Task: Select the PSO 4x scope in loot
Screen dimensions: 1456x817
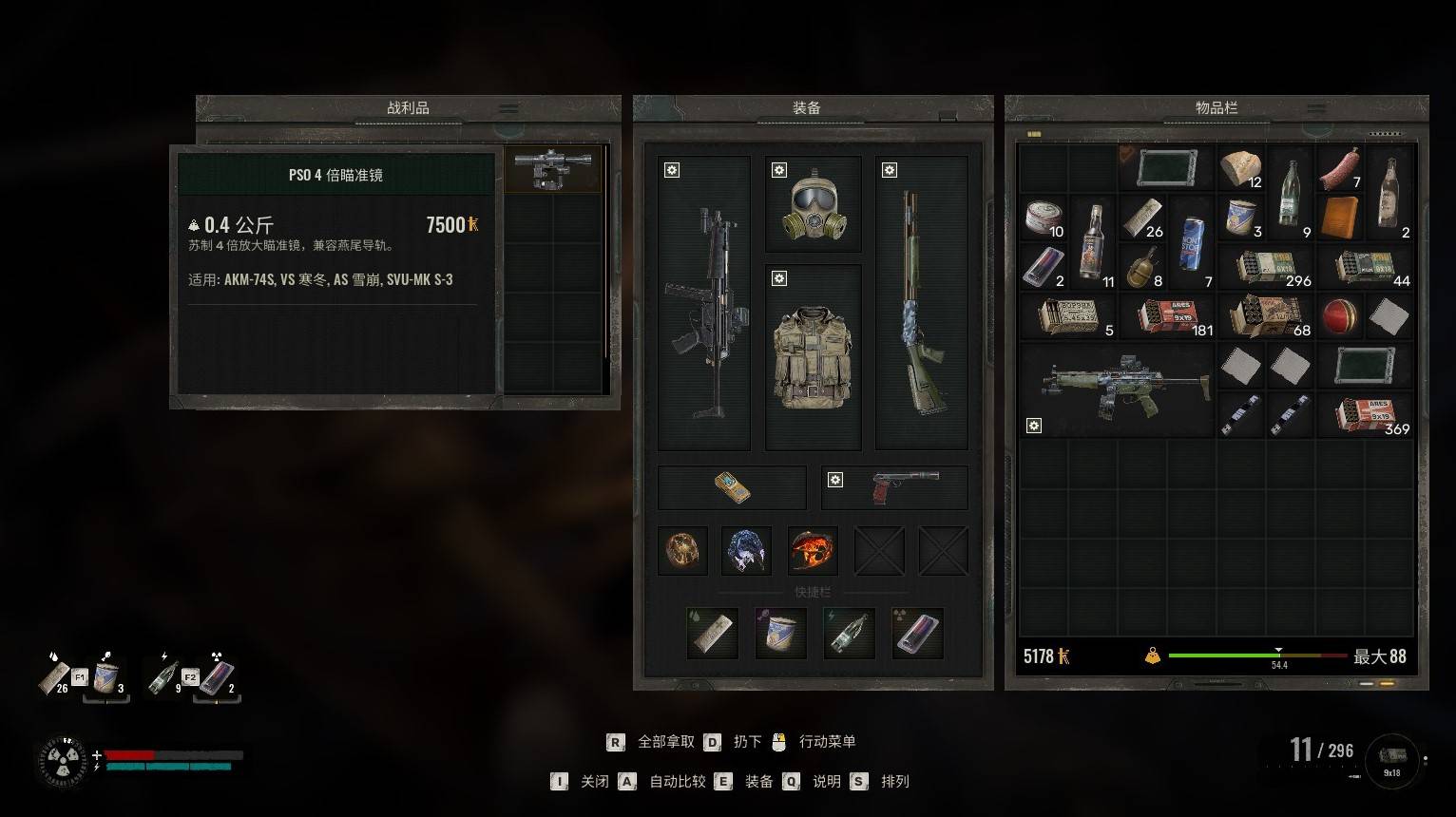Action: pyautogui.click(x=552, y=169)
